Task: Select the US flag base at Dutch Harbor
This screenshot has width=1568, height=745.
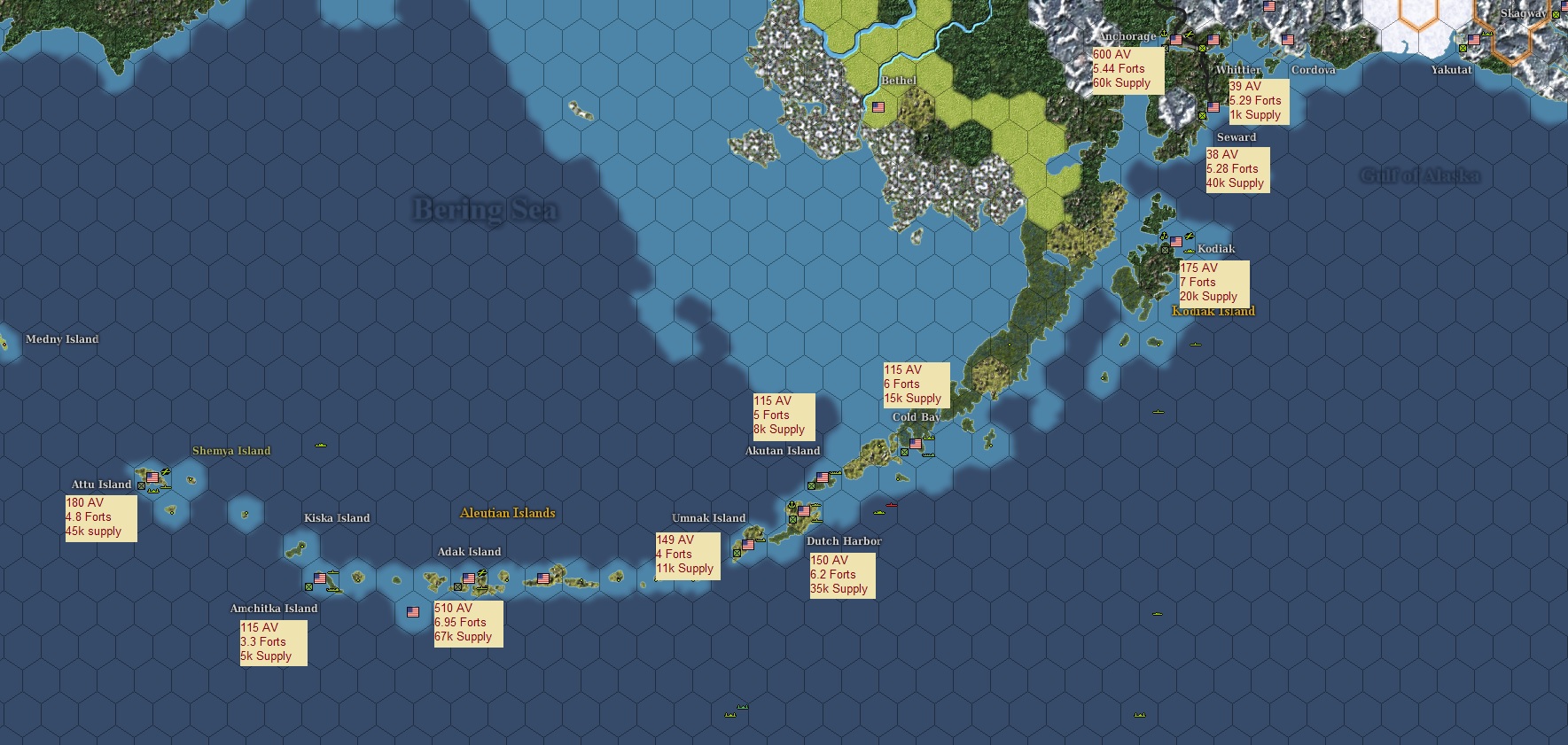Action: point(804,511)
